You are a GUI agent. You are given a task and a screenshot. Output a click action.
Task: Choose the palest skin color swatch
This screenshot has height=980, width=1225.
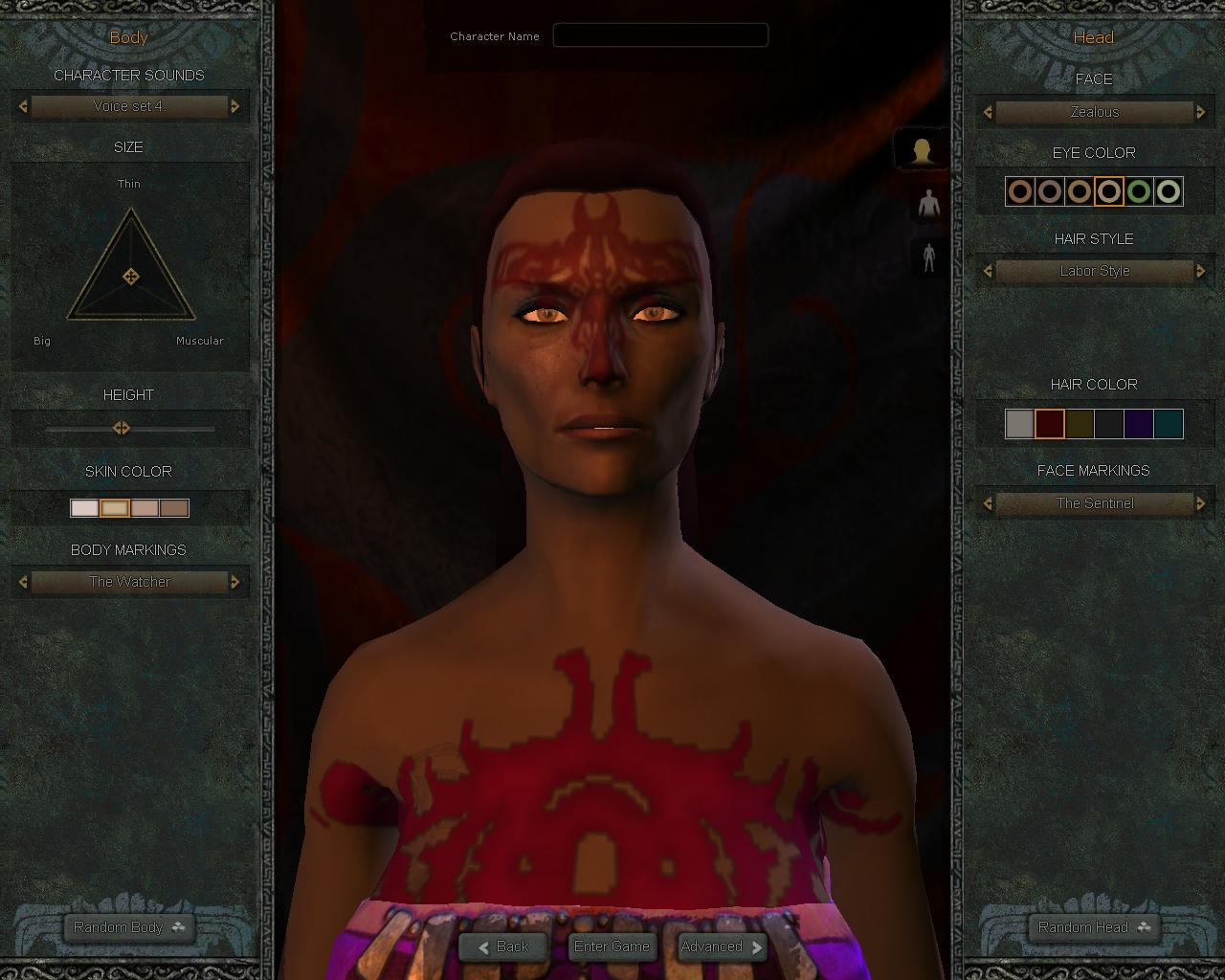[84, 507]
